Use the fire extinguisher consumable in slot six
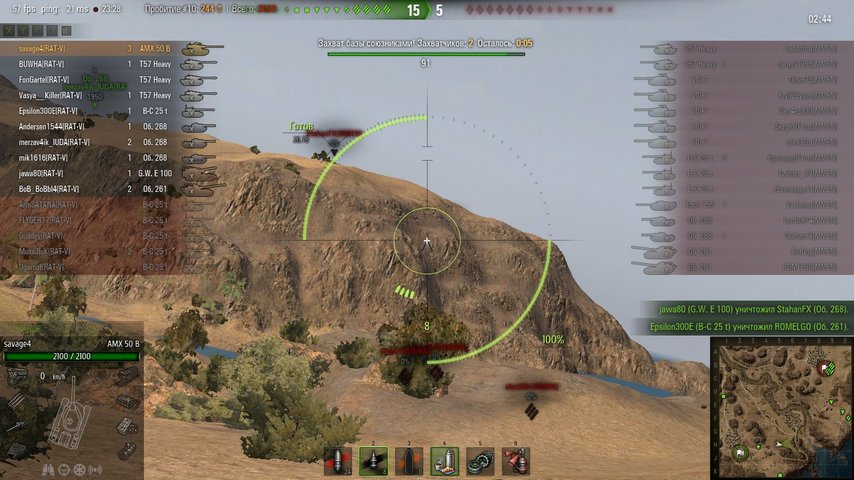The width and height of the screenshot is (854, 480). click(x=516, y=461)
